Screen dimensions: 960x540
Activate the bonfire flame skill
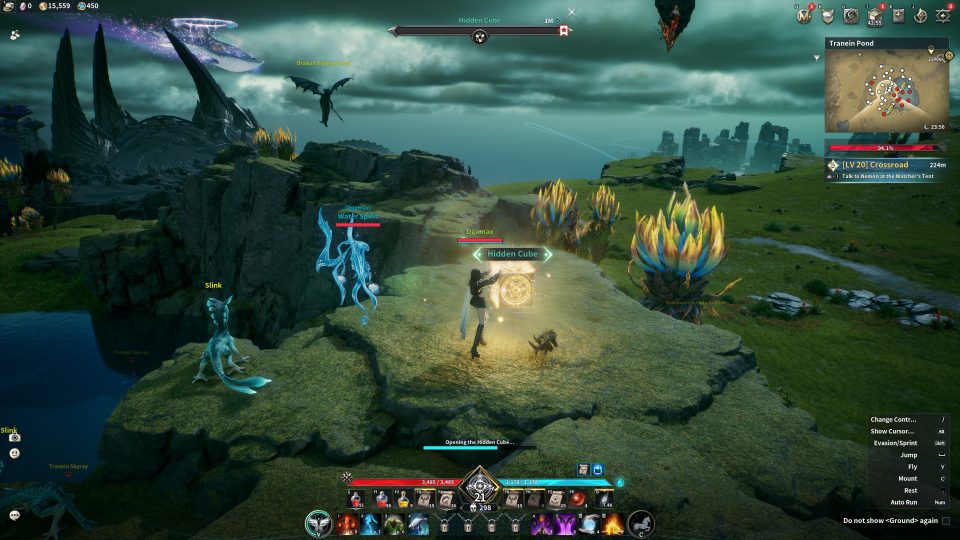click(612, 523)
